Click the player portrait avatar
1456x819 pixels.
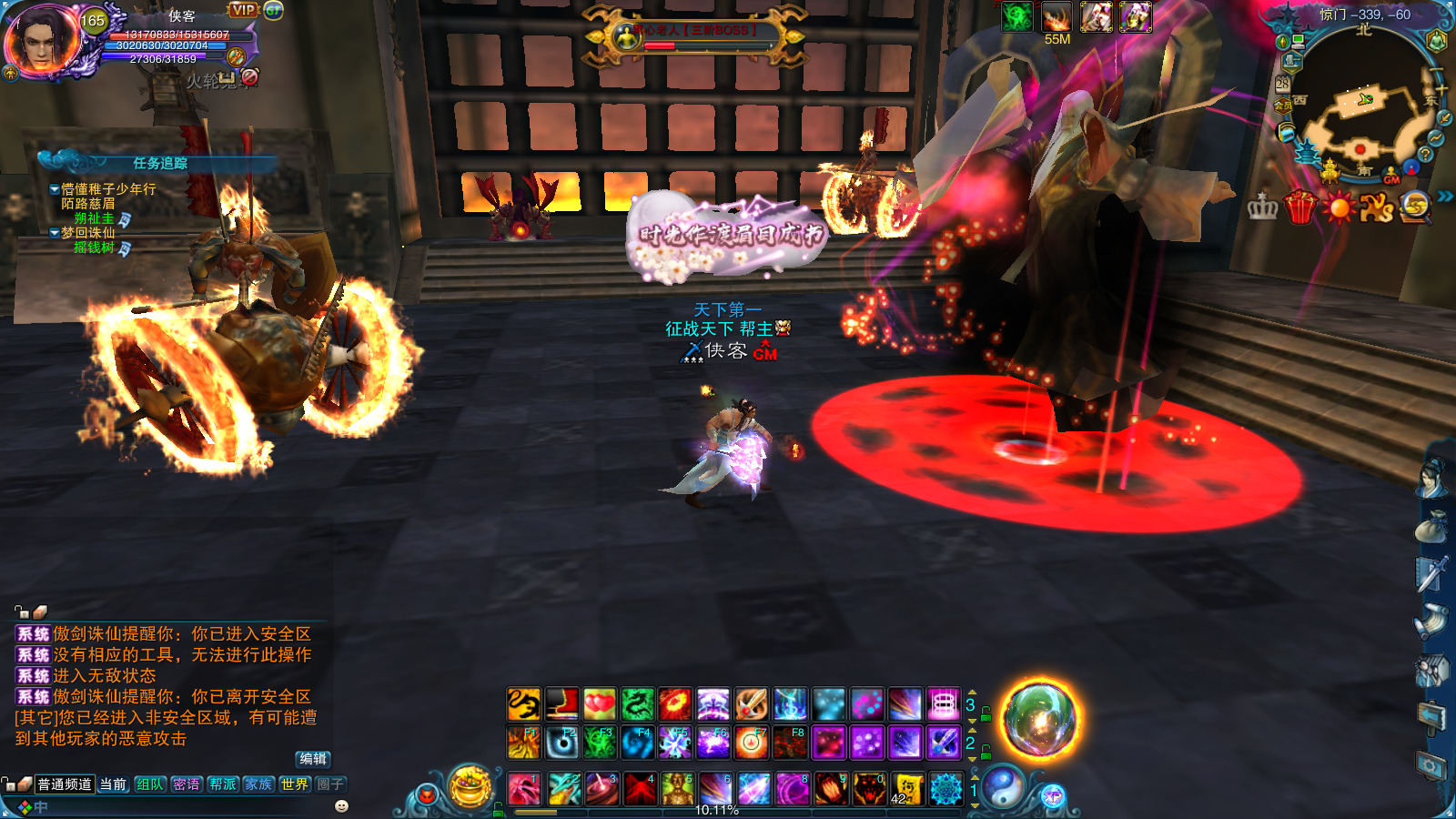click(41, 41)
